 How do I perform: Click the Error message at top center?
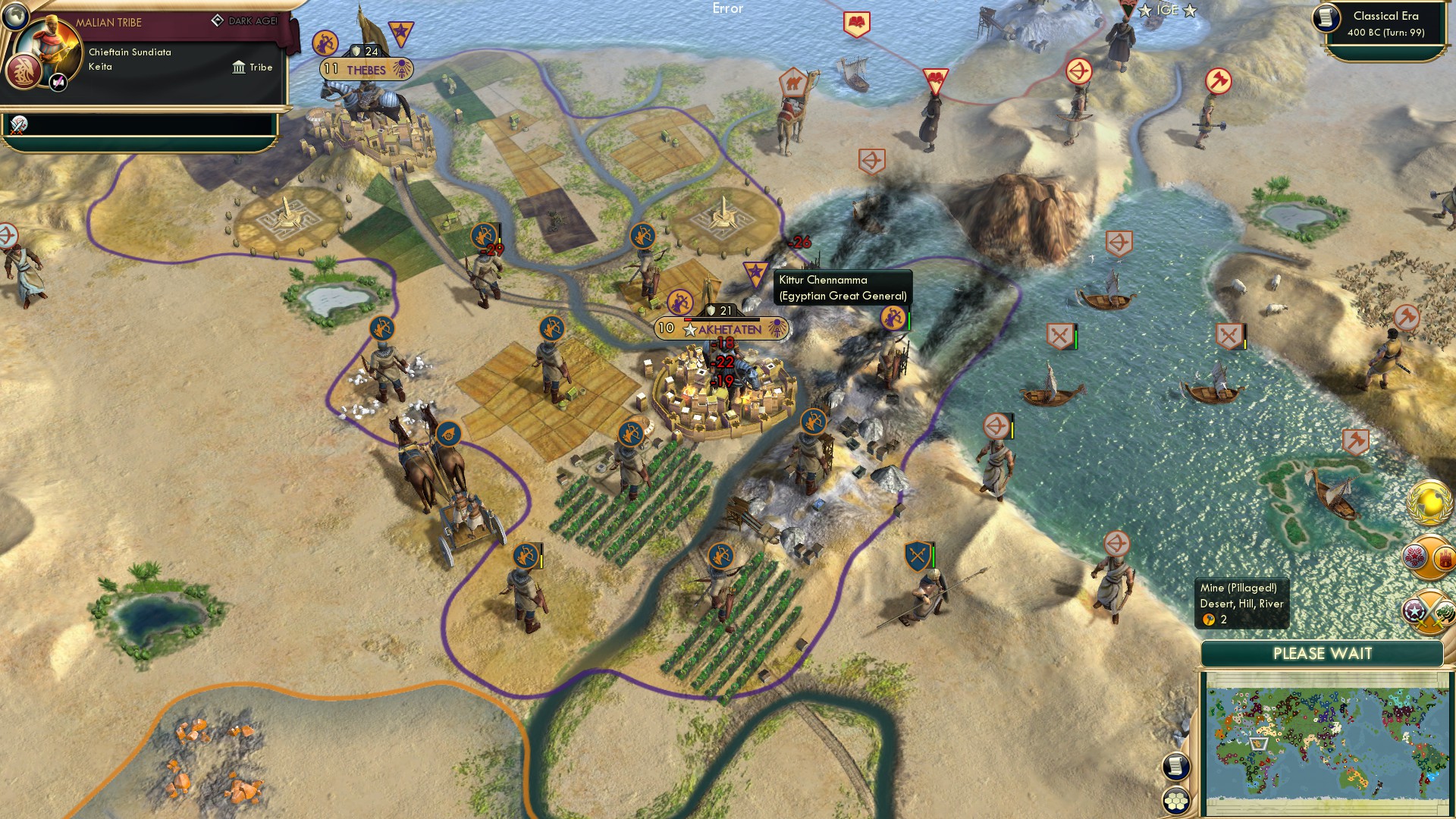(729, 10)
